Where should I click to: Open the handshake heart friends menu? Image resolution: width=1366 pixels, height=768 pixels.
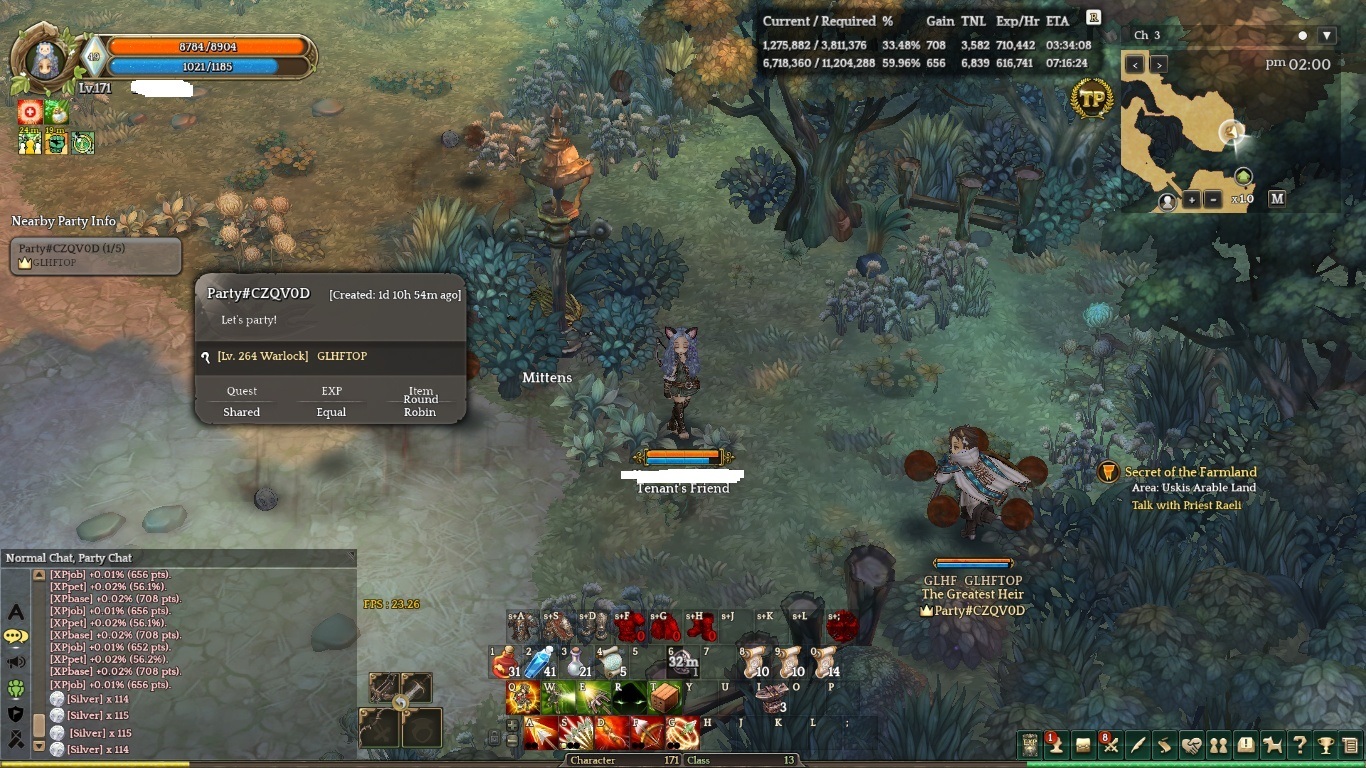pos(1191,745)
